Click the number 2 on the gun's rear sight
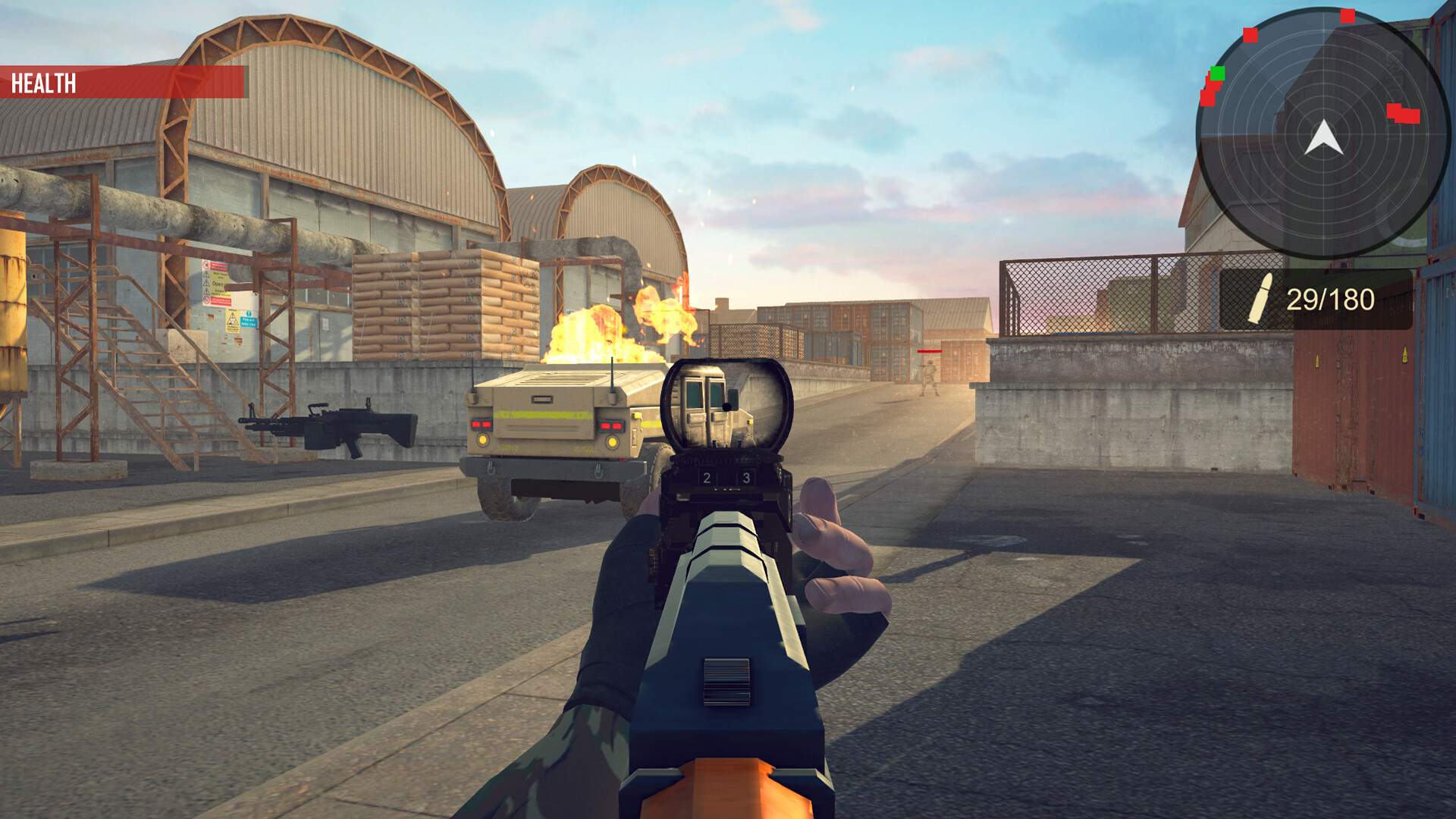The height and width of the screenshot is (819, 1456). 707,478
